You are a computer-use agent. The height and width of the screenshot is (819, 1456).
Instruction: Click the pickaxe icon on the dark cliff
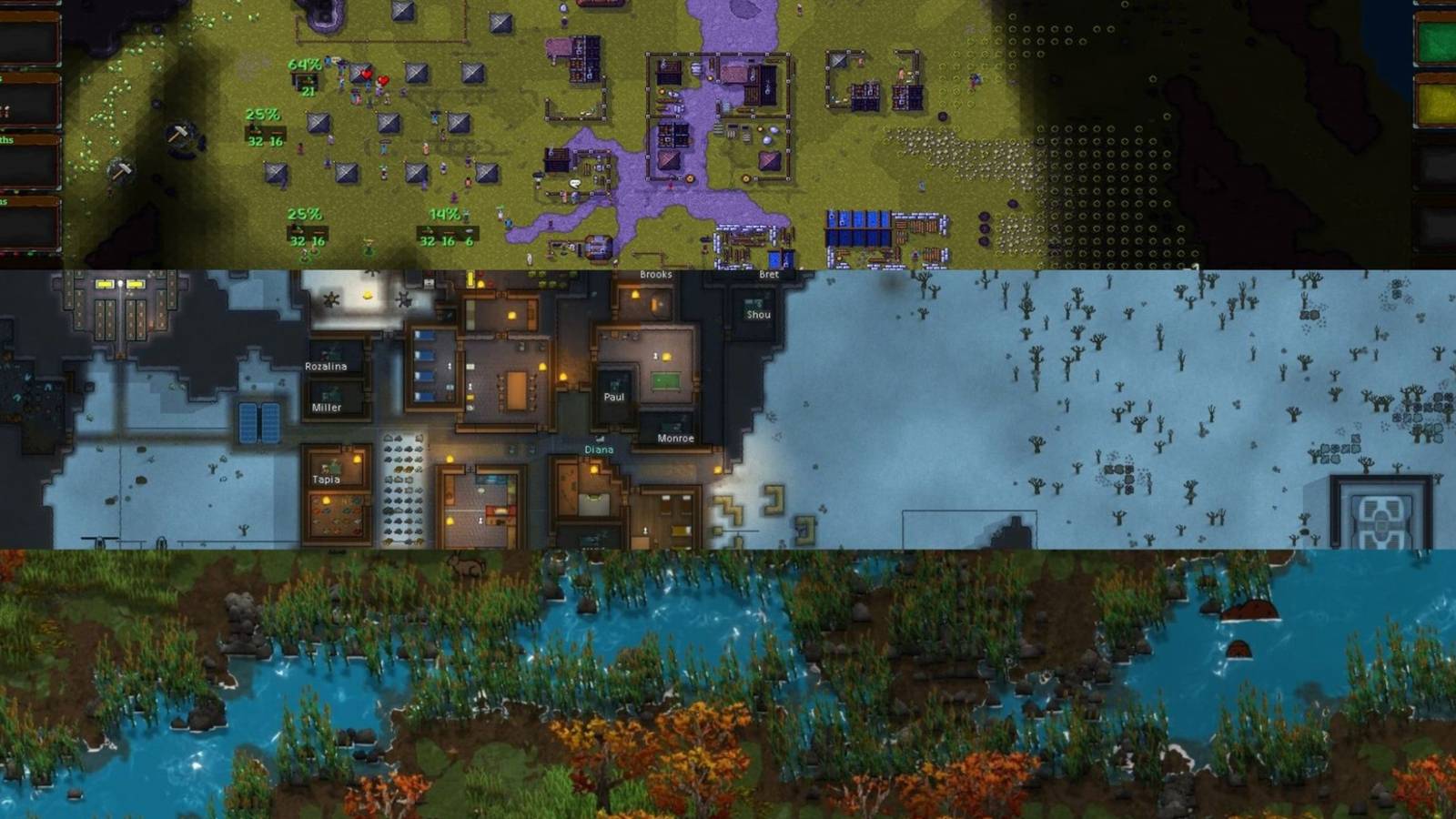pyautogui.click(x=178, y=136)
